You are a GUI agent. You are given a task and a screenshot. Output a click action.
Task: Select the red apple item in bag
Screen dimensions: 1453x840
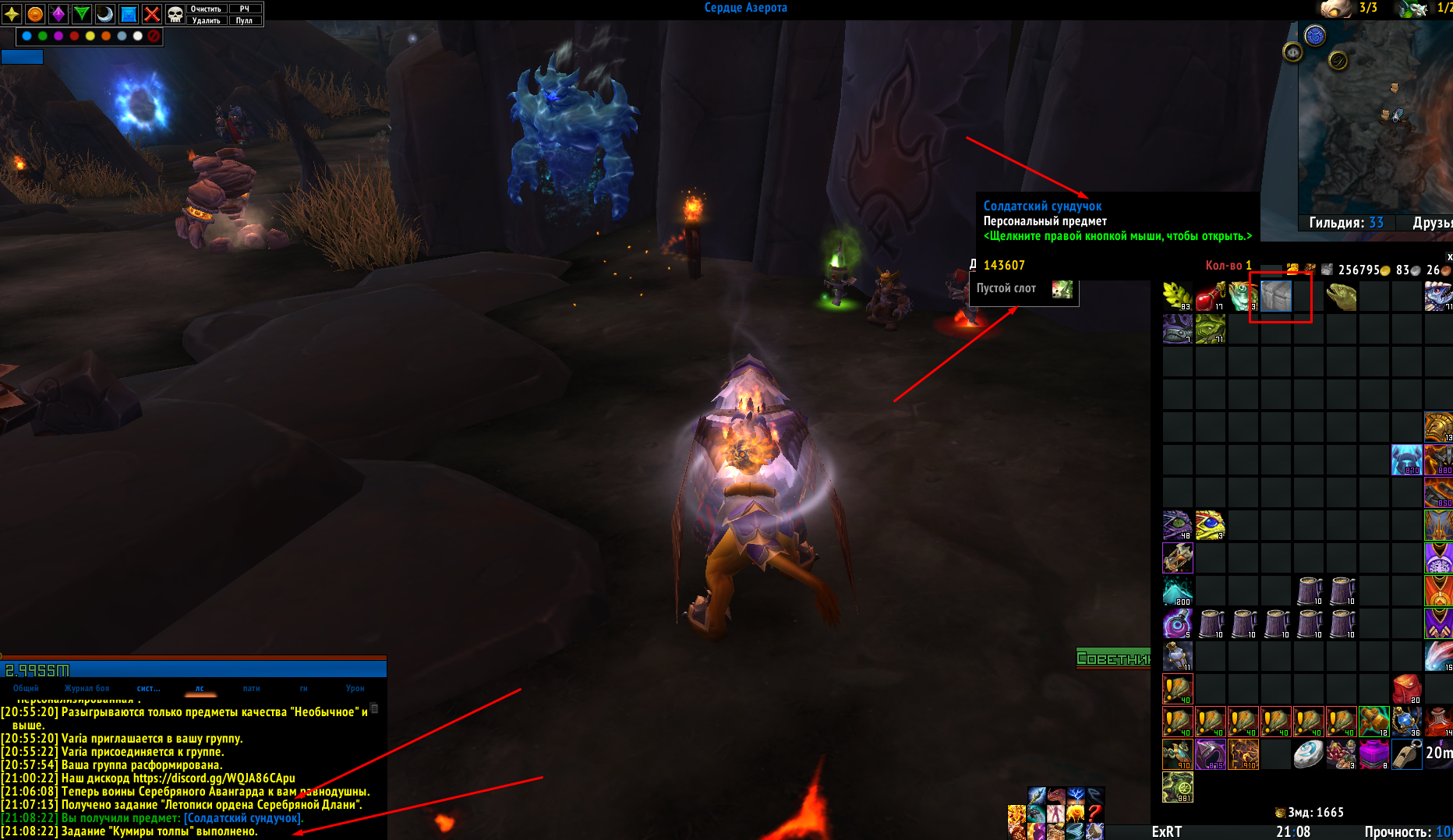[1210, 296]
